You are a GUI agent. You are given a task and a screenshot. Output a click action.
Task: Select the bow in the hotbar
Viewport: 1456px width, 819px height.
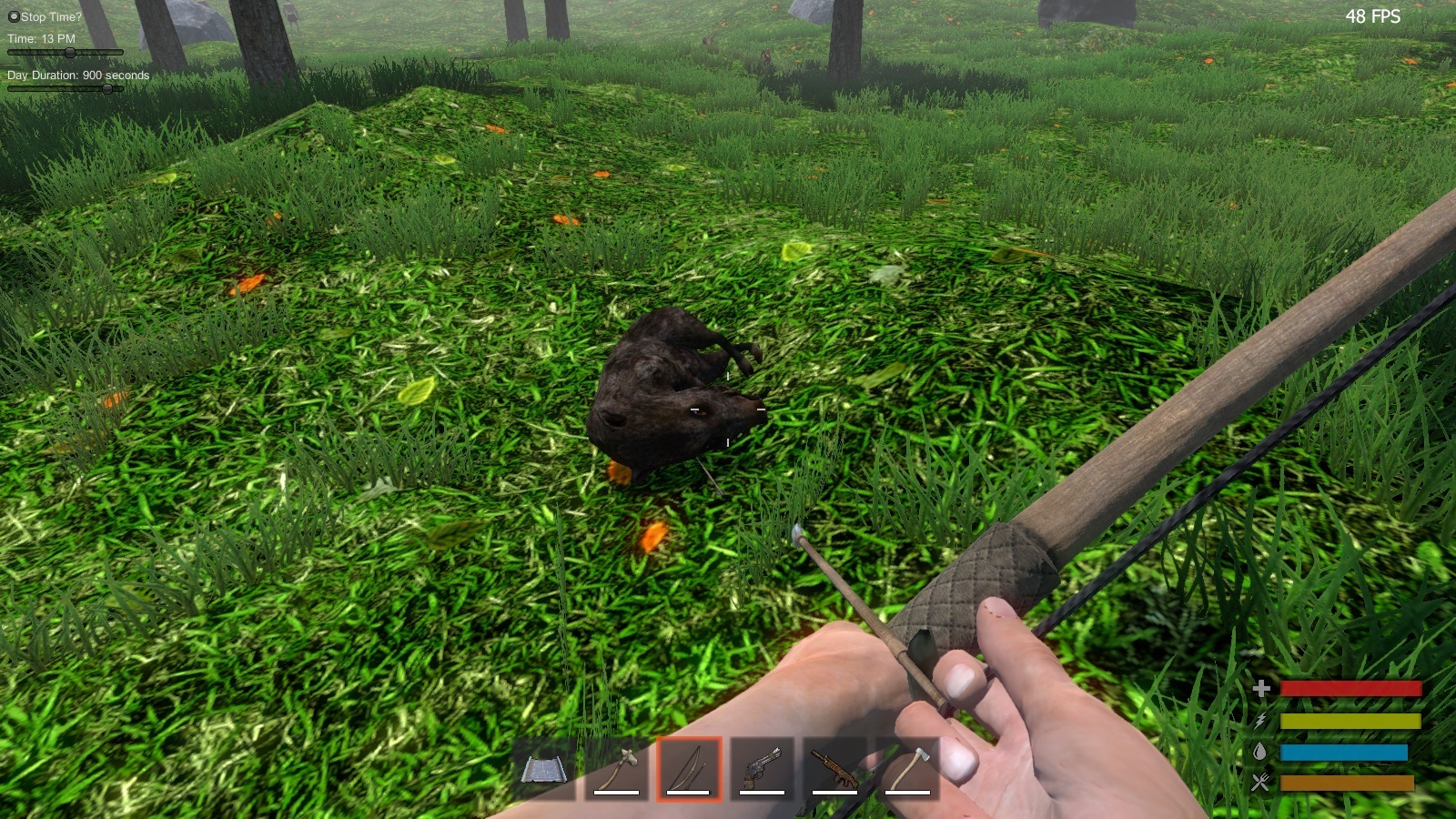pyautogui.click(x=690, y=769)
